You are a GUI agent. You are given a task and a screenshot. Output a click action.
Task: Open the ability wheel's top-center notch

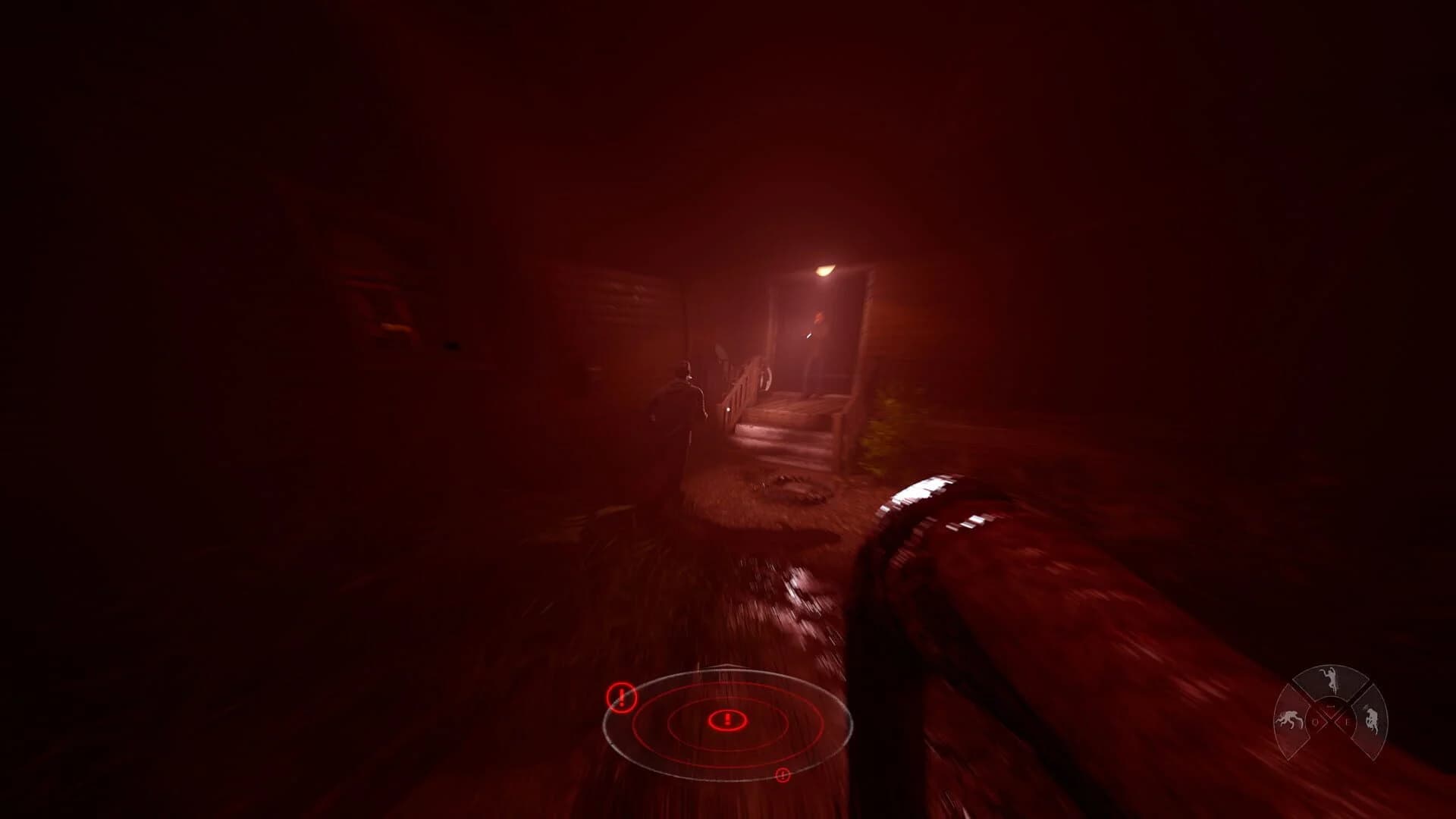(x=1331, y=705)
